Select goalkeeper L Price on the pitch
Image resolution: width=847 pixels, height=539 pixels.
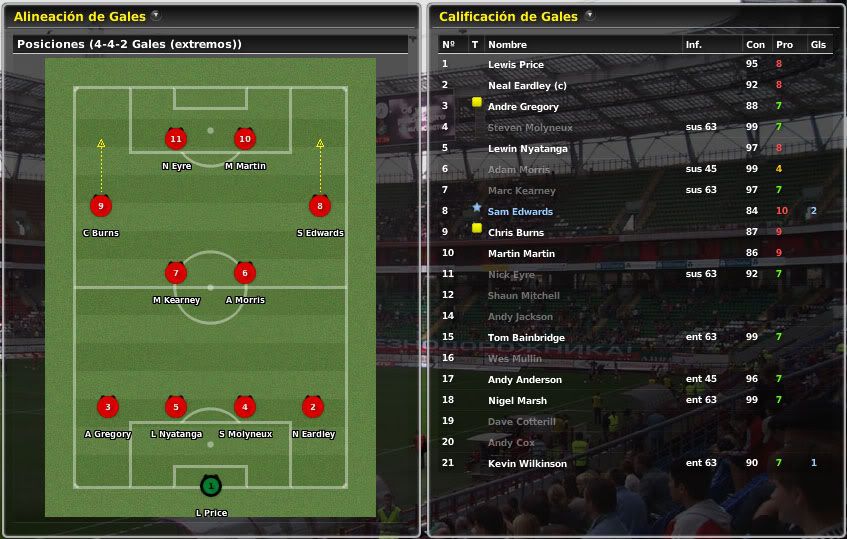(x=210, y=486)
